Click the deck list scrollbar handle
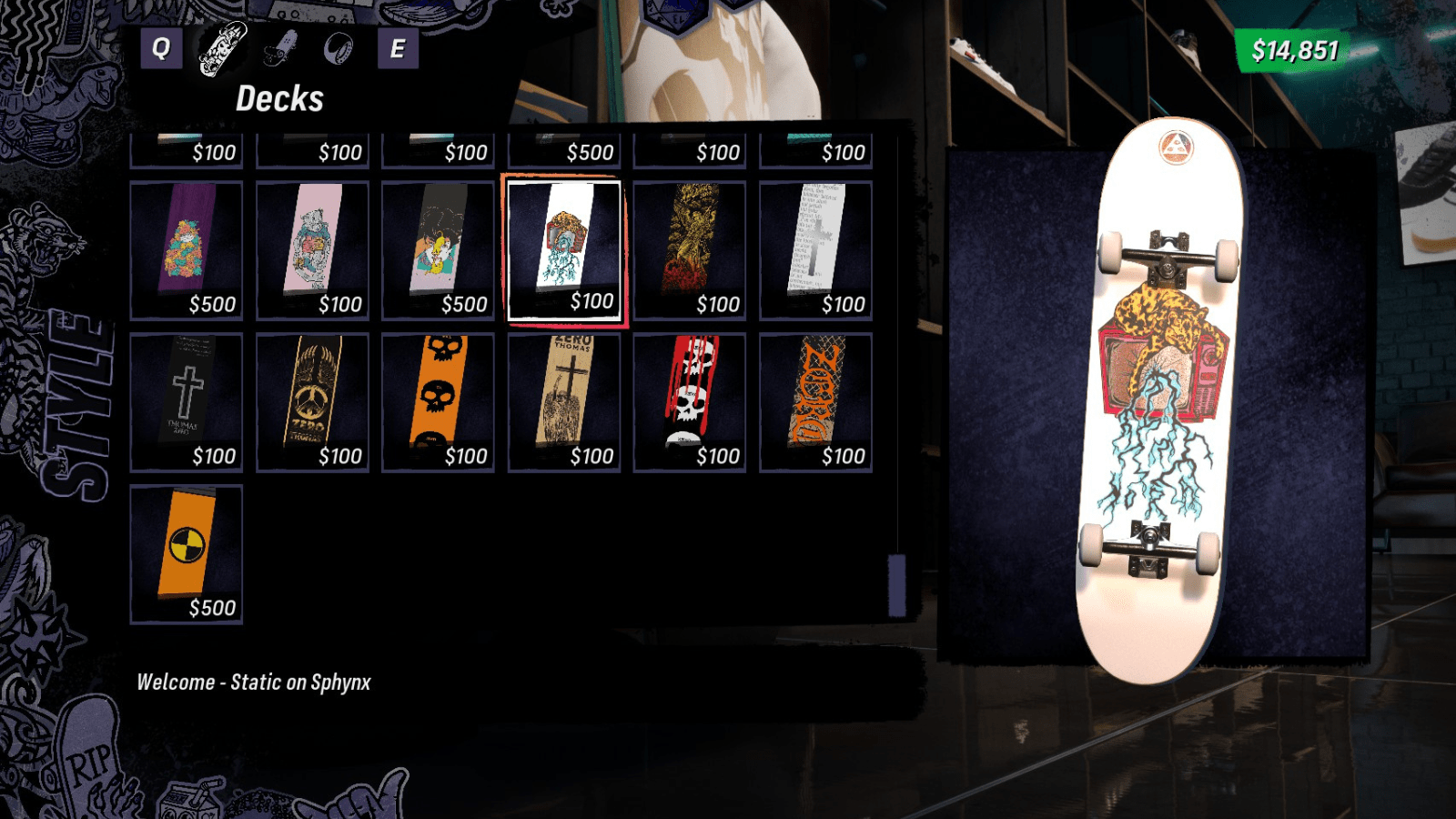The height and width of the screenshot is (819, 1456). [x=897, y=584]
